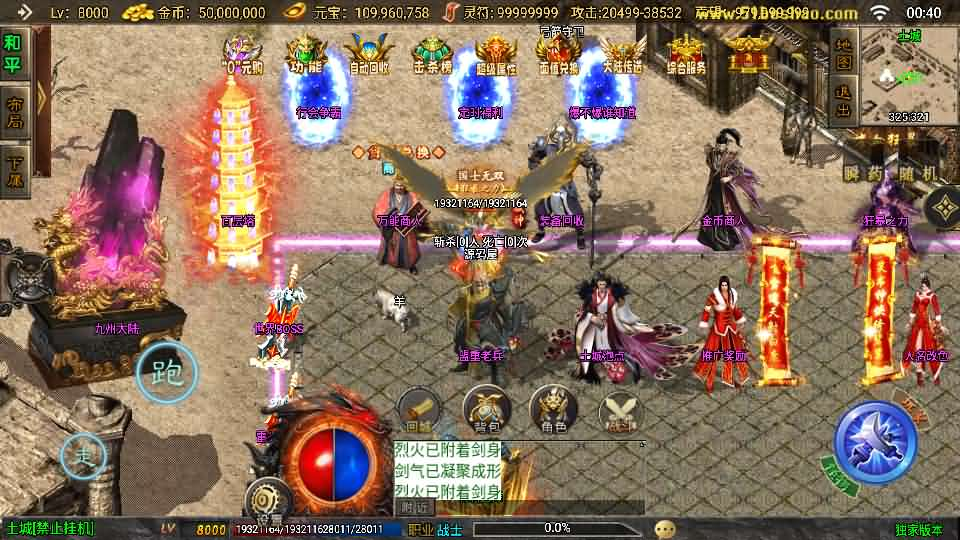This screenshot has height=540, width=960.
Task: Open the 地图 map button
Action: (x=843, y=56)
